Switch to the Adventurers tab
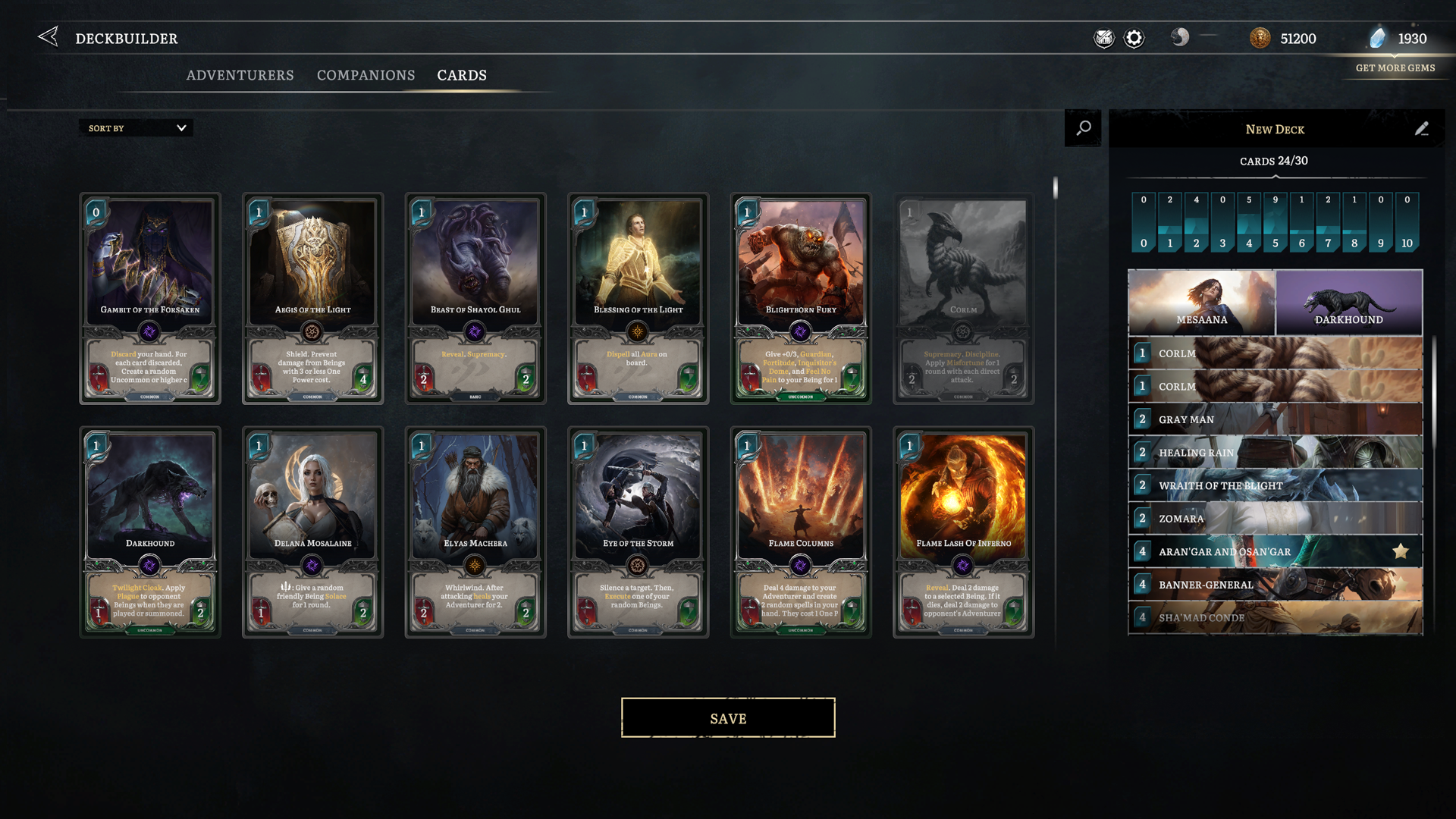 (x=240, y=75)
